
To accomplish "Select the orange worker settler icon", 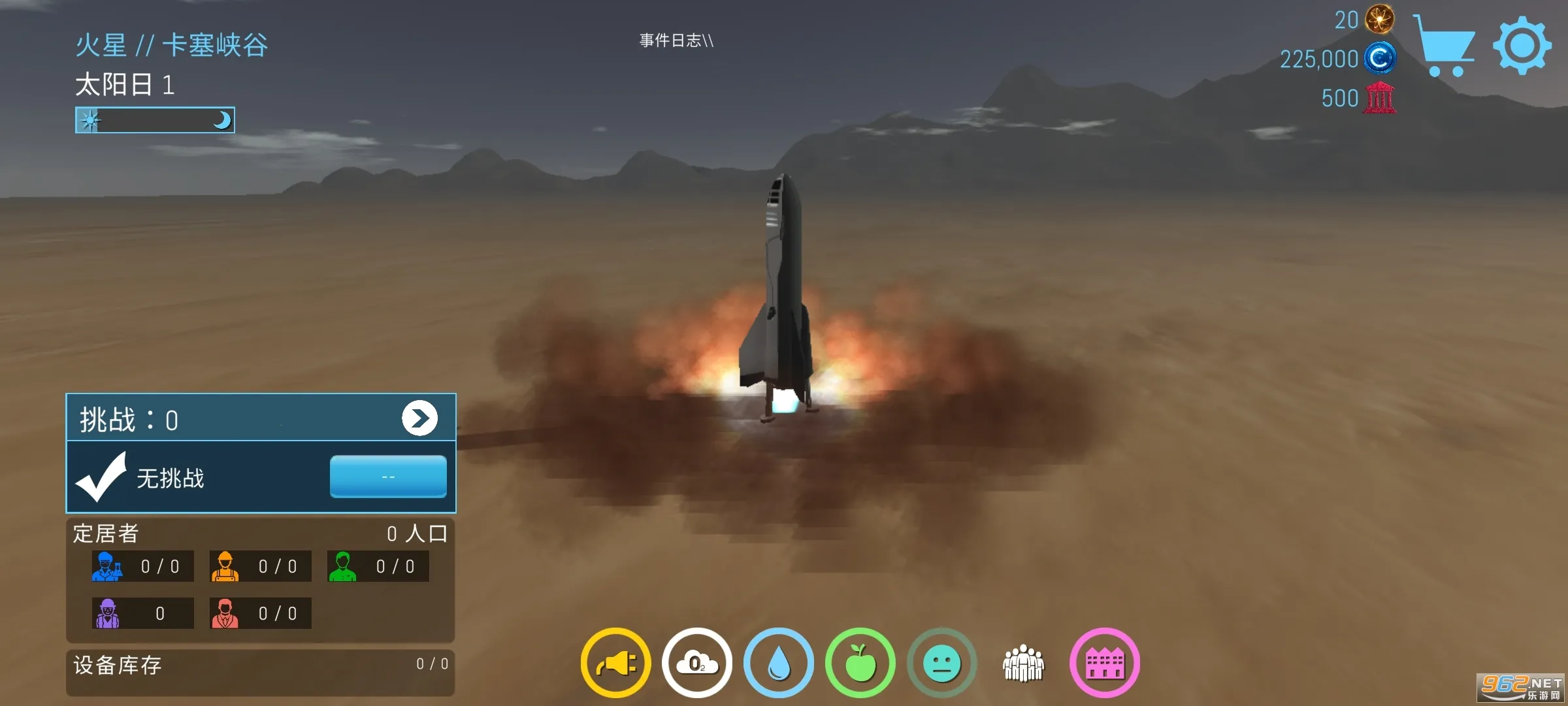I will [x=224, y=566].
